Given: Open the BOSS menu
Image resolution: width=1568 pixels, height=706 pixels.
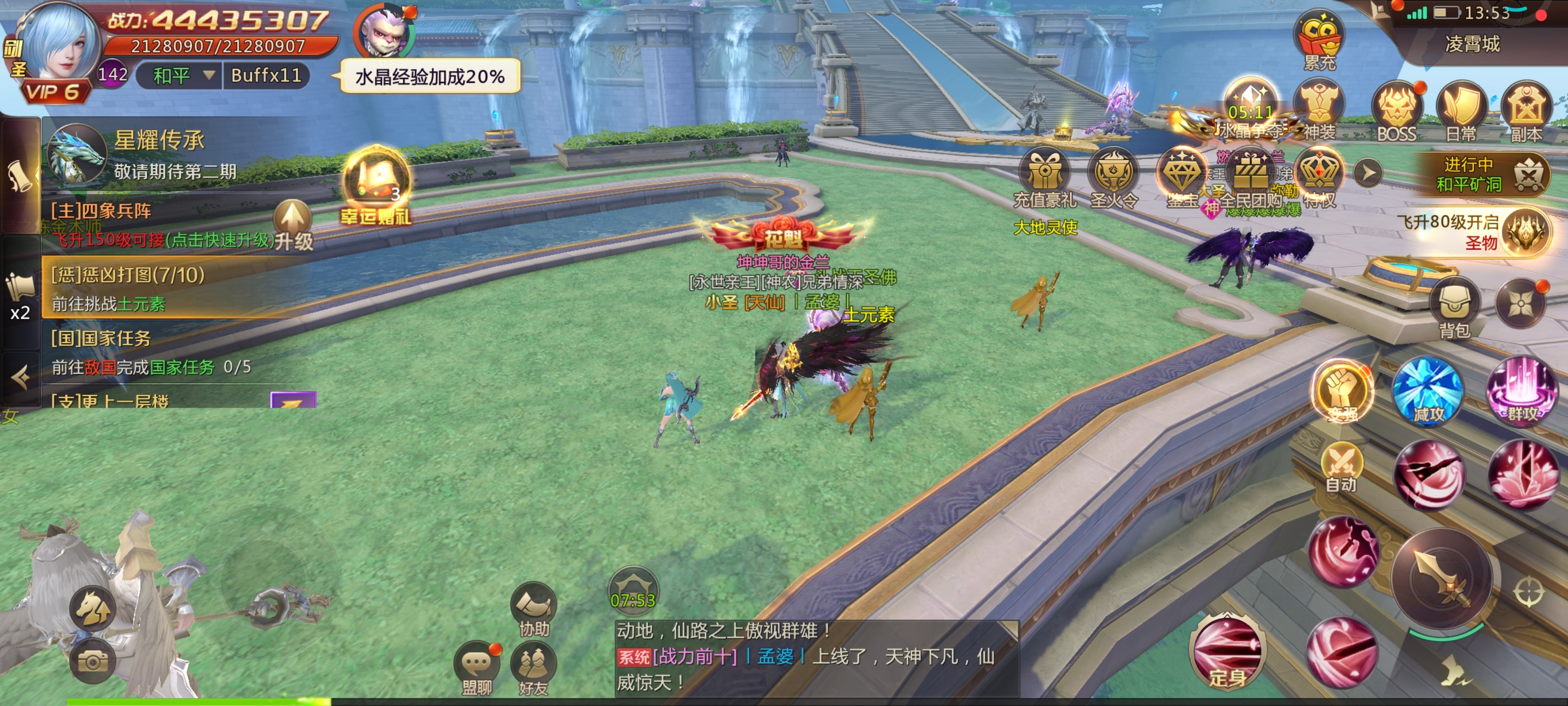Looking at the screenshot, I should pyautogui.click(x=1397, y=110).
